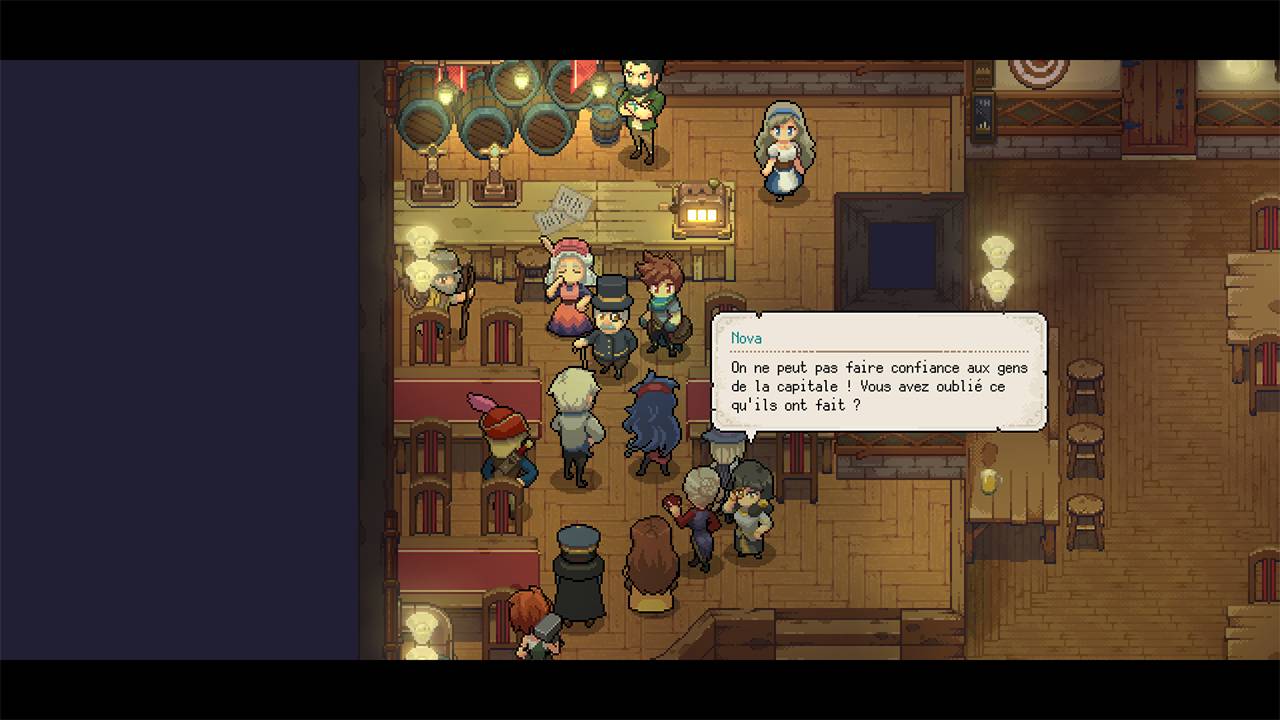Screen dimensions: 1280x720
Task: Click the waitress in the blue dress
Action: point(785,150)
